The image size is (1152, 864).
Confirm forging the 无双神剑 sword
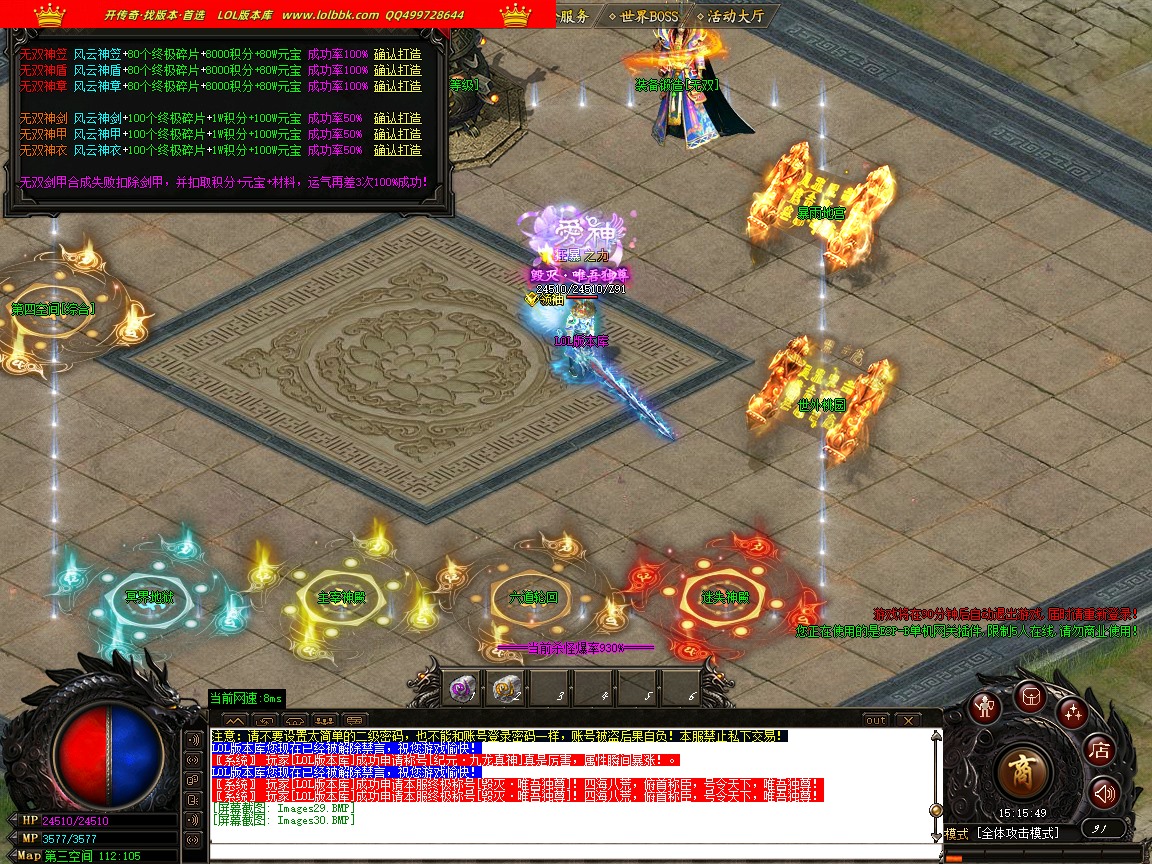(397, 118)
